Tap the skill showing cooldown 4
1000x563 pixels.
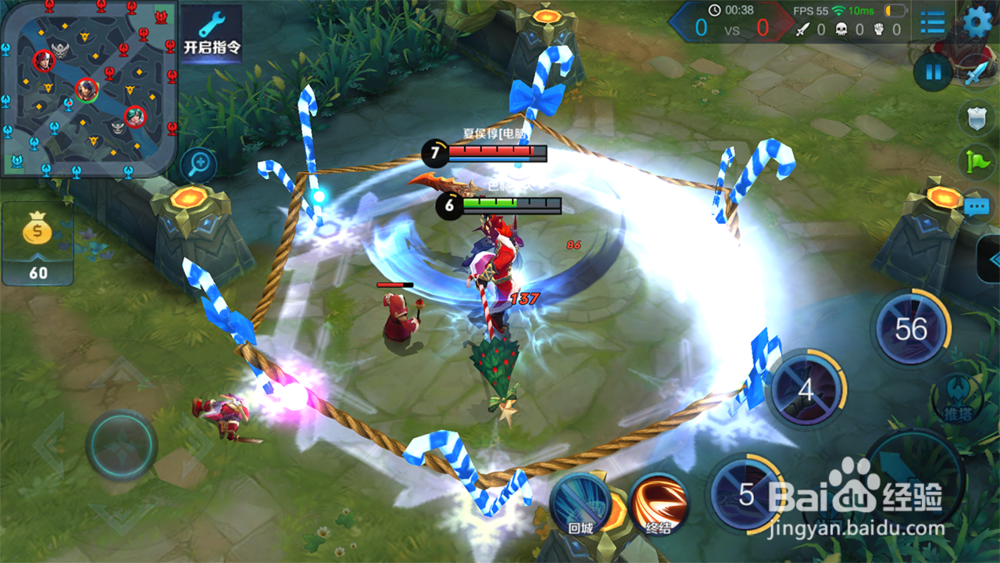click(806, 389)
